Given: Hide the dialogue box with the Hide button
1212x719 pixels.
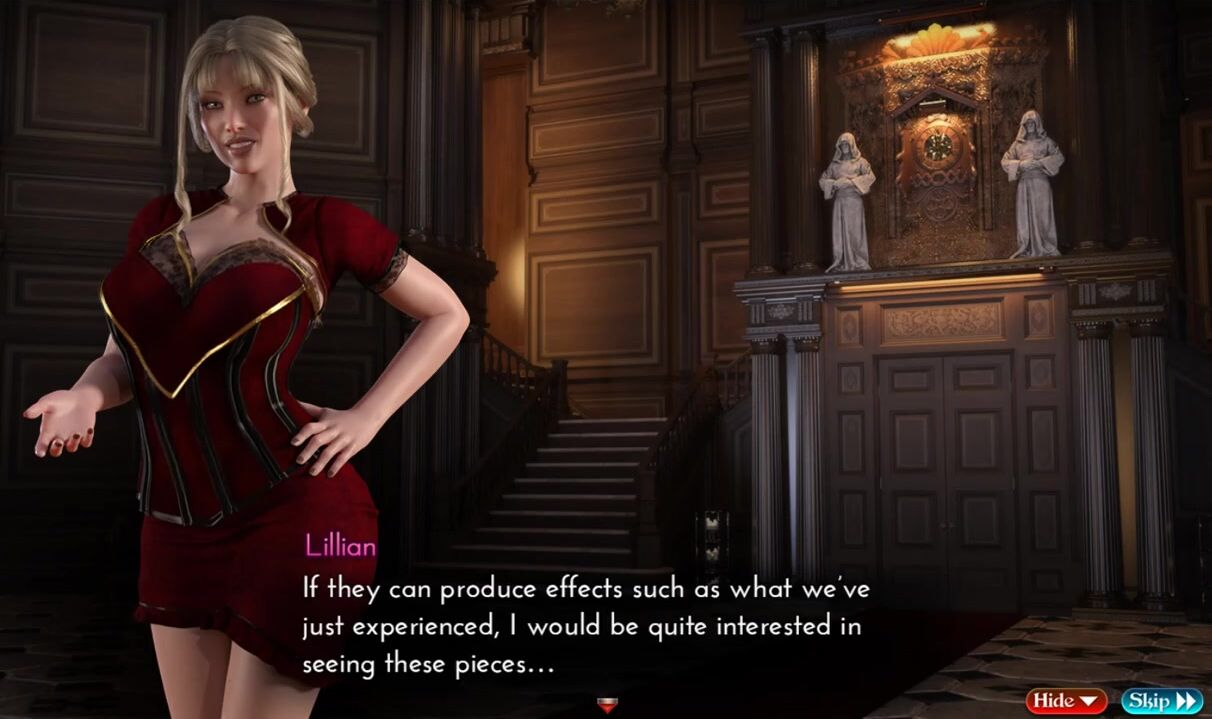Looking at the screenshot, I should click(1066, 701).
